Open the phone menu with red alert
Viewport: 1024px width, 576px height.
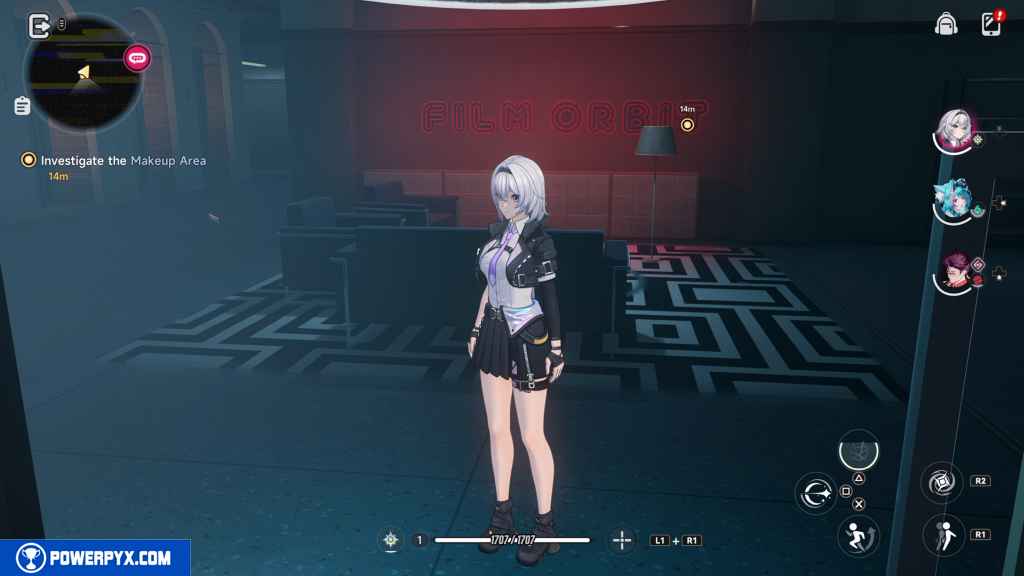[x=992, y=24]
